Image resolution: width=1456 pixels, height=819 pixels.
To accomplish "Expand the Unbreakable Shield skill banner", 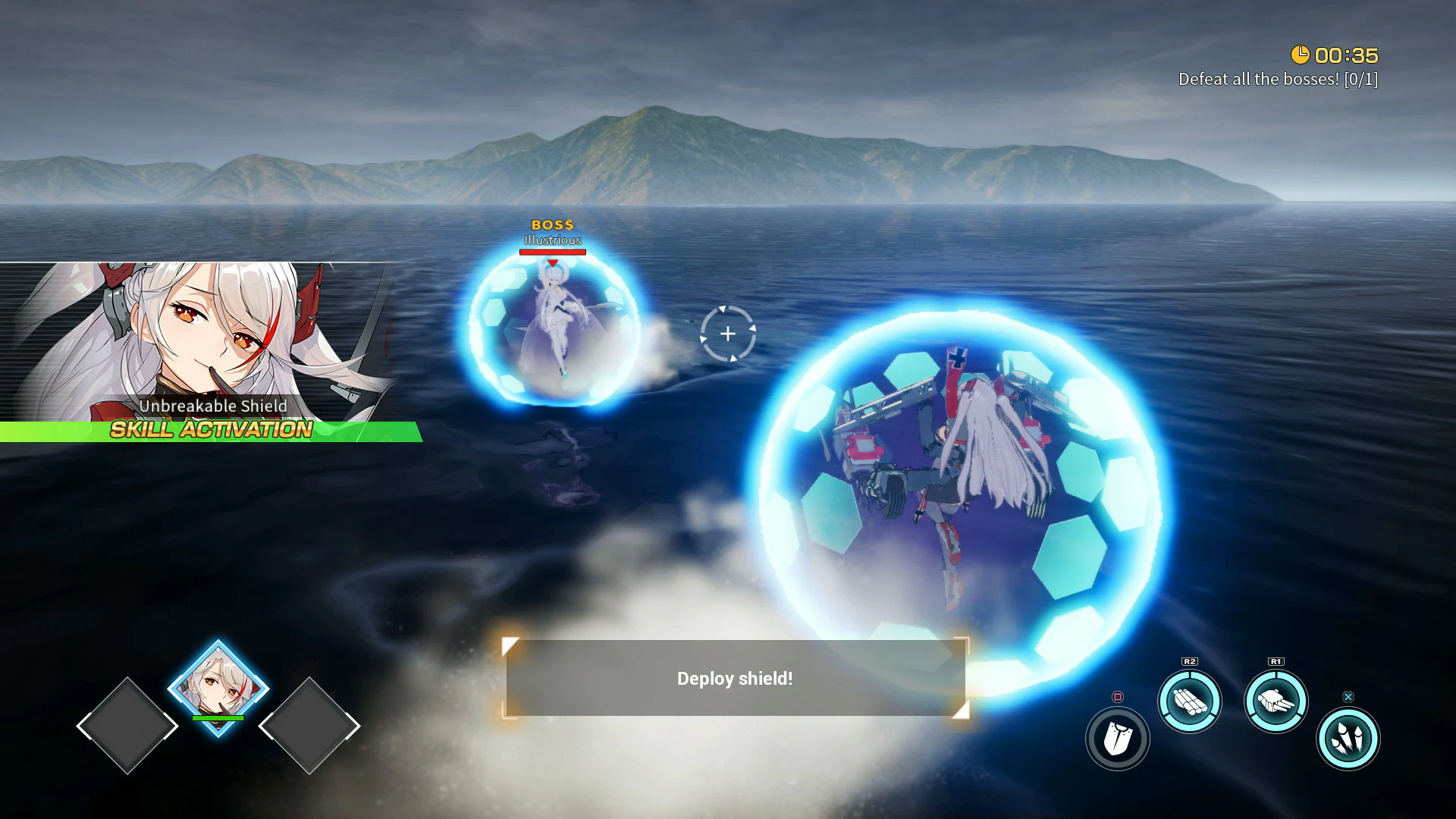I will click(x=212, y=406).
